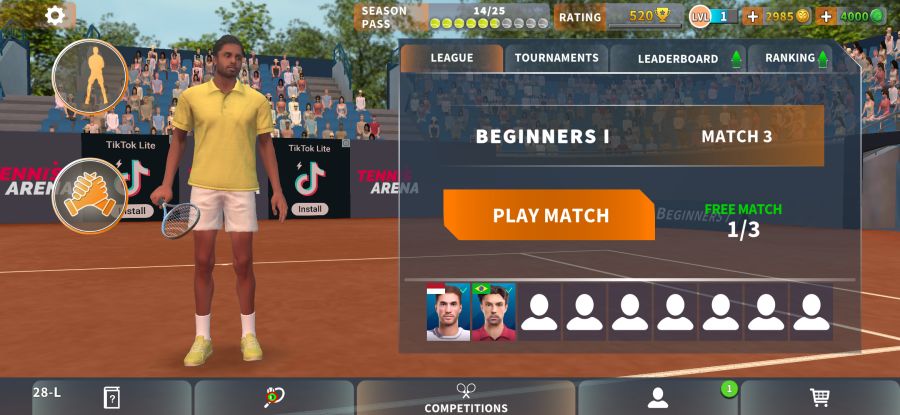This screenshot has width=900, height=415.
Task: Show the Leaderboard tab
Action: 679,59
